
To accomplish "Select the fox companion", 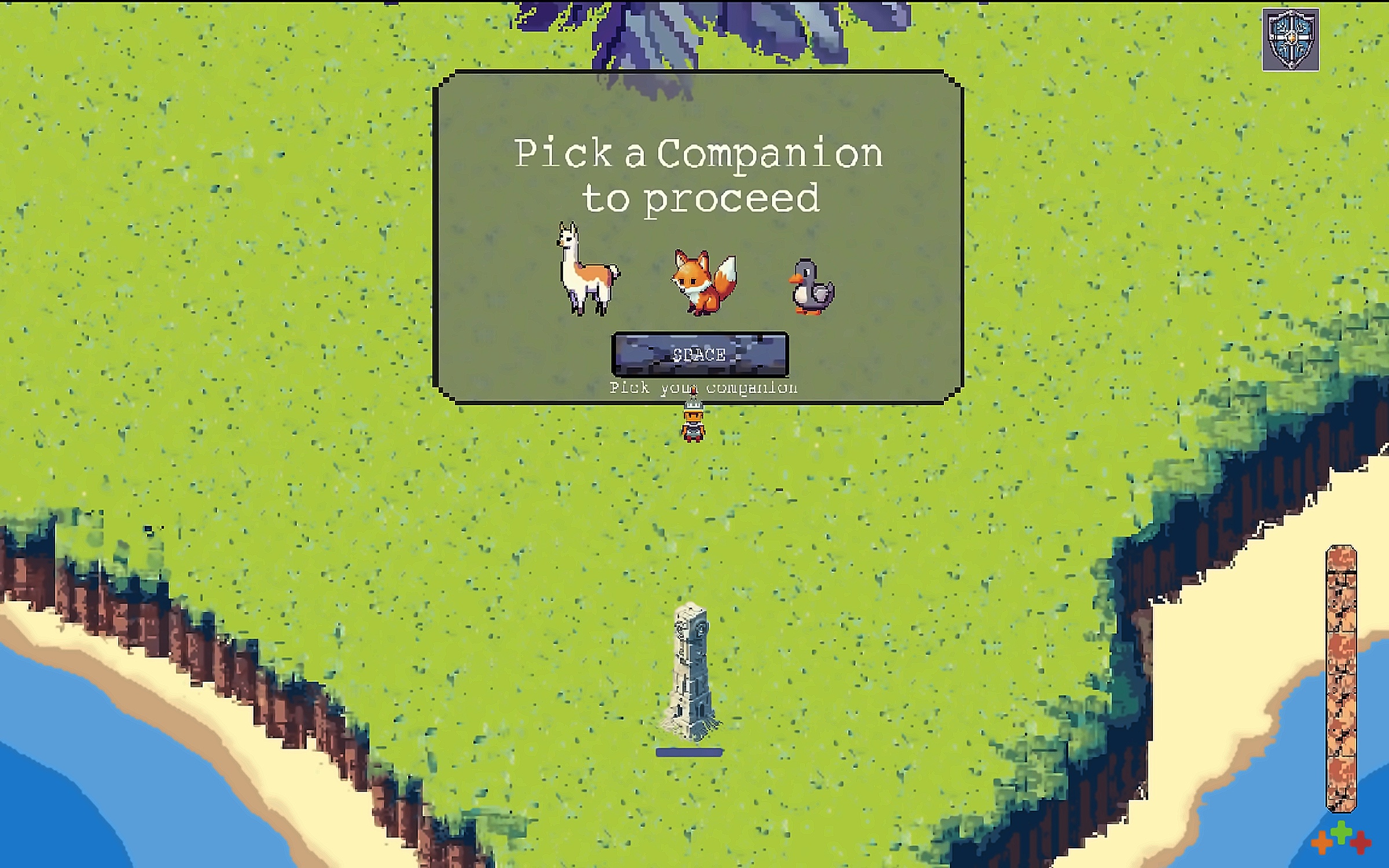I will pos(704,282).
